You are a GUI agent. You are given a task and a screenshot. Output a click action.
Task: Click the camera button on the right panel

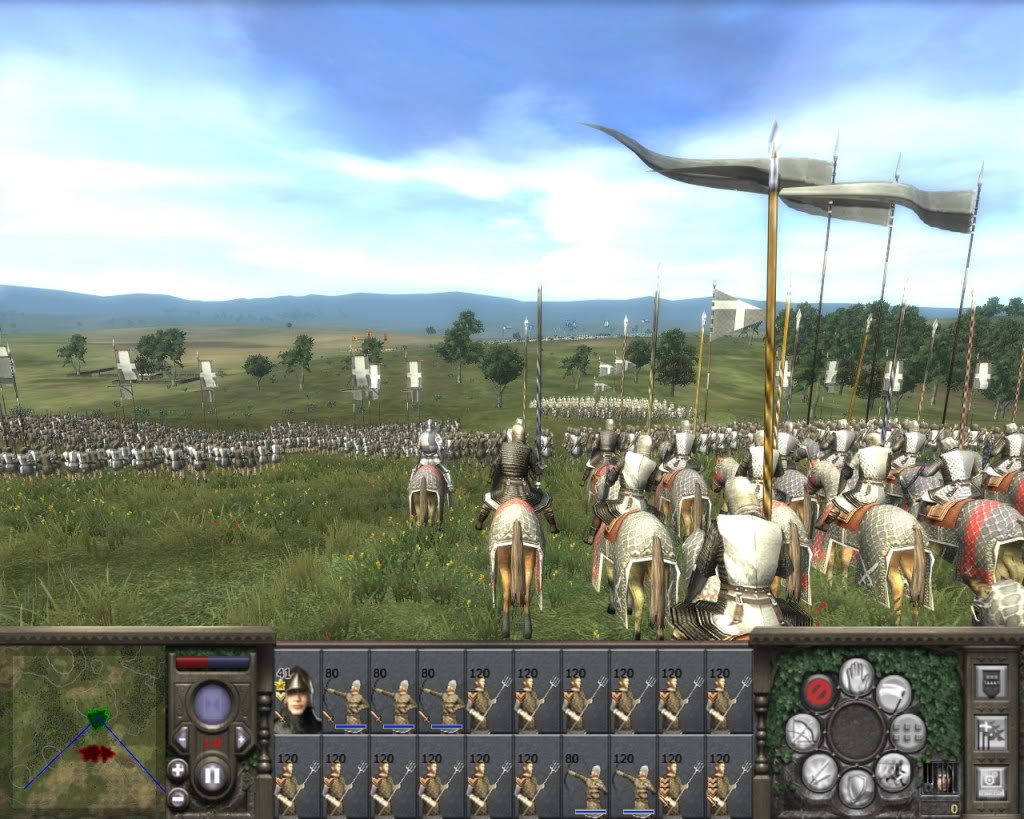990,782
